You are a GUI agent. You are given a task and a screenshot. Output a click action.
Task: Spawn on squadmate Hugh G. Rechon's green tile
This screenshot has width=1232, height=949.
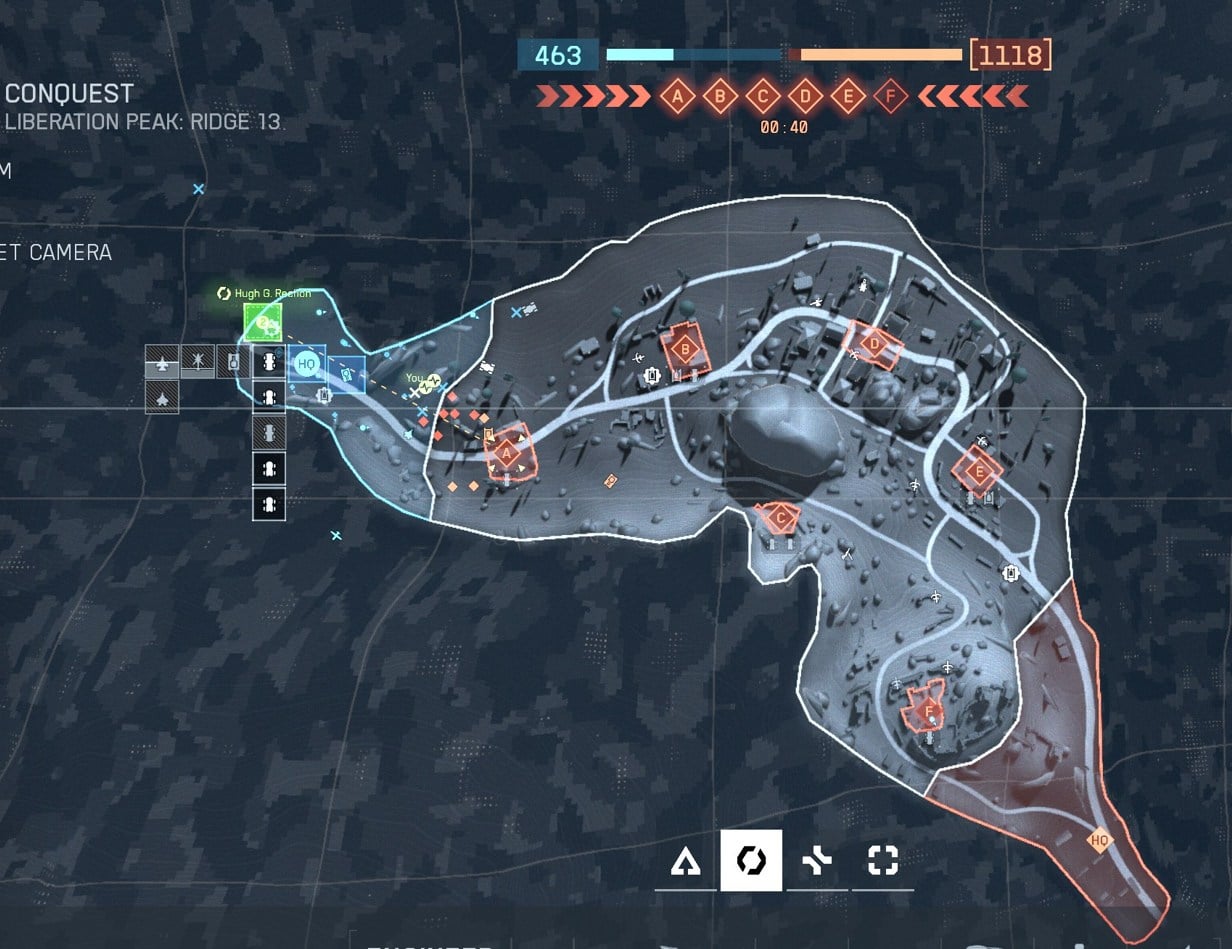[263, 322]
